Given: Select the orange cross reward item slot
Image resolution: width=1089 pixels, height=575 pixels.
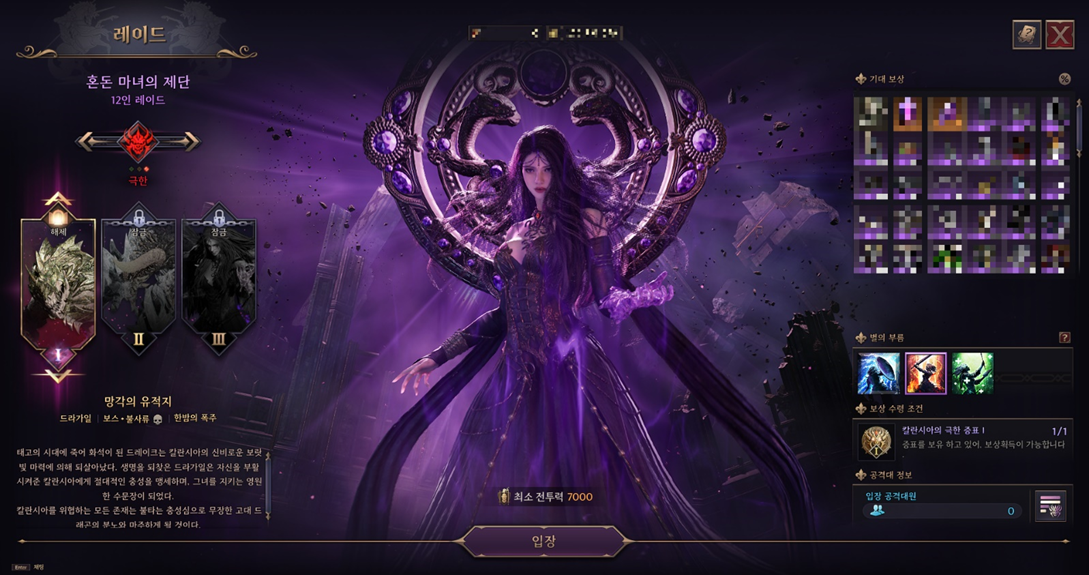Looking at the screenshot, I should click(906, 114).
